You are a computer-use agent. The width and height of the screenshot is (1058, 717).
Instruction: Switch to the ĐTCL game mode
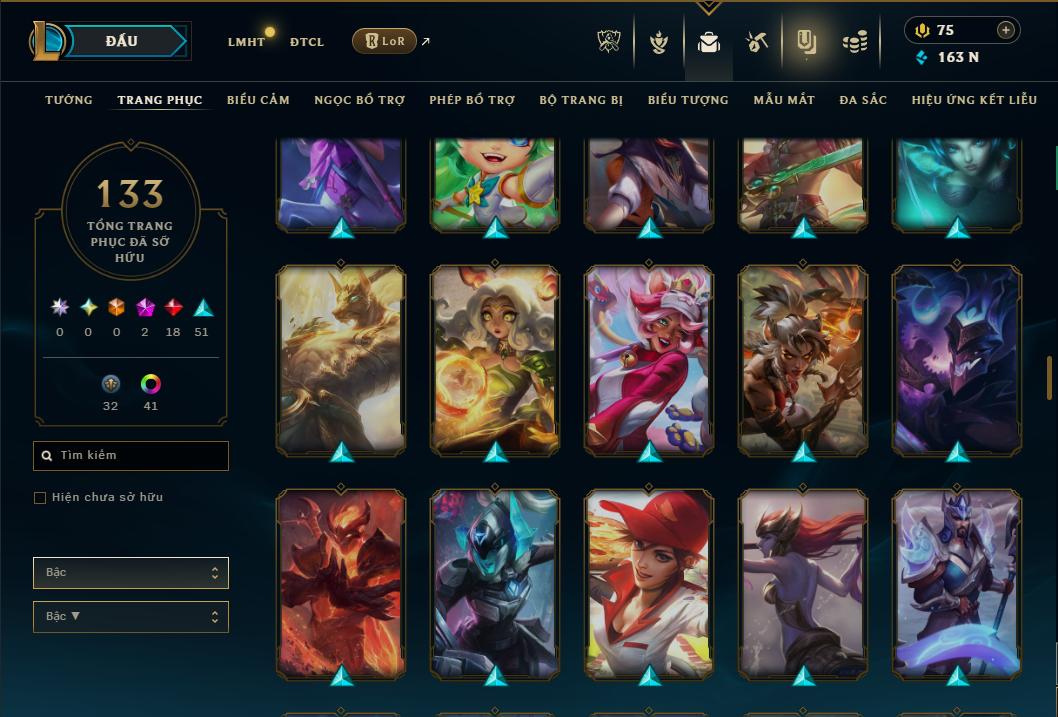[307, 42]
